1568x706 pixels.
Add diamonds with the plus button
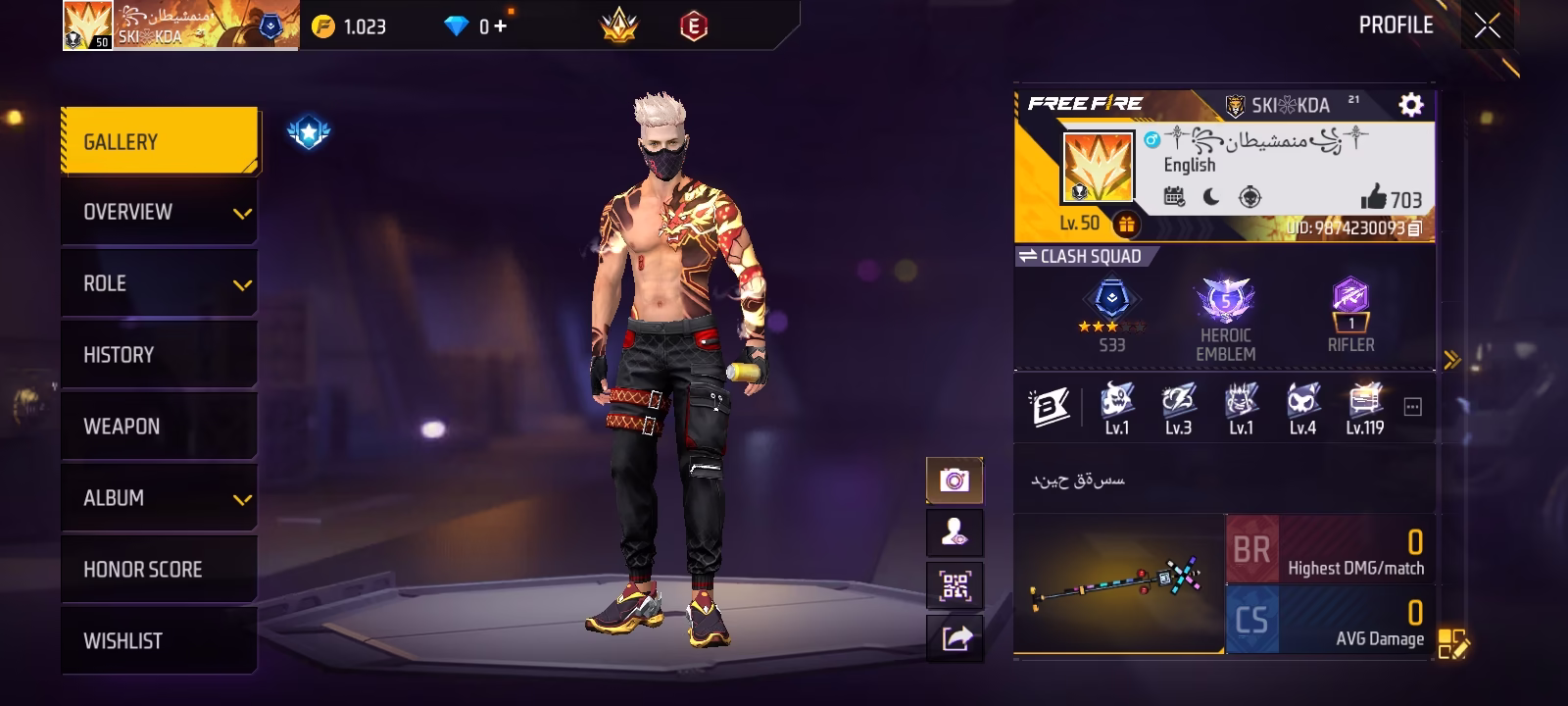point(500,26)
